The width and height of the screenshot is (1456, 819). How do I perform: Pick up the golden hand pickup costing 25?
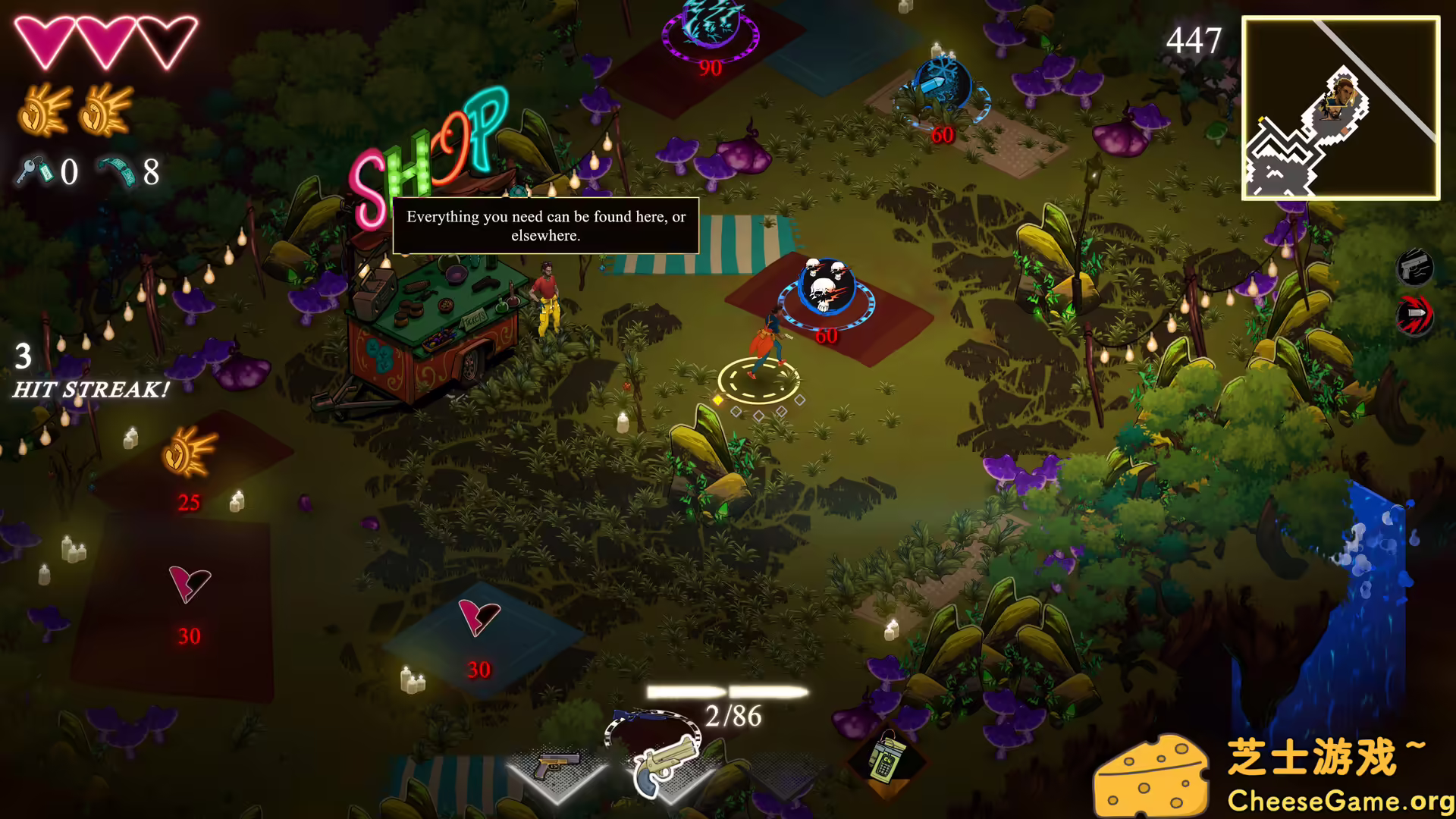tap(189, 451)
